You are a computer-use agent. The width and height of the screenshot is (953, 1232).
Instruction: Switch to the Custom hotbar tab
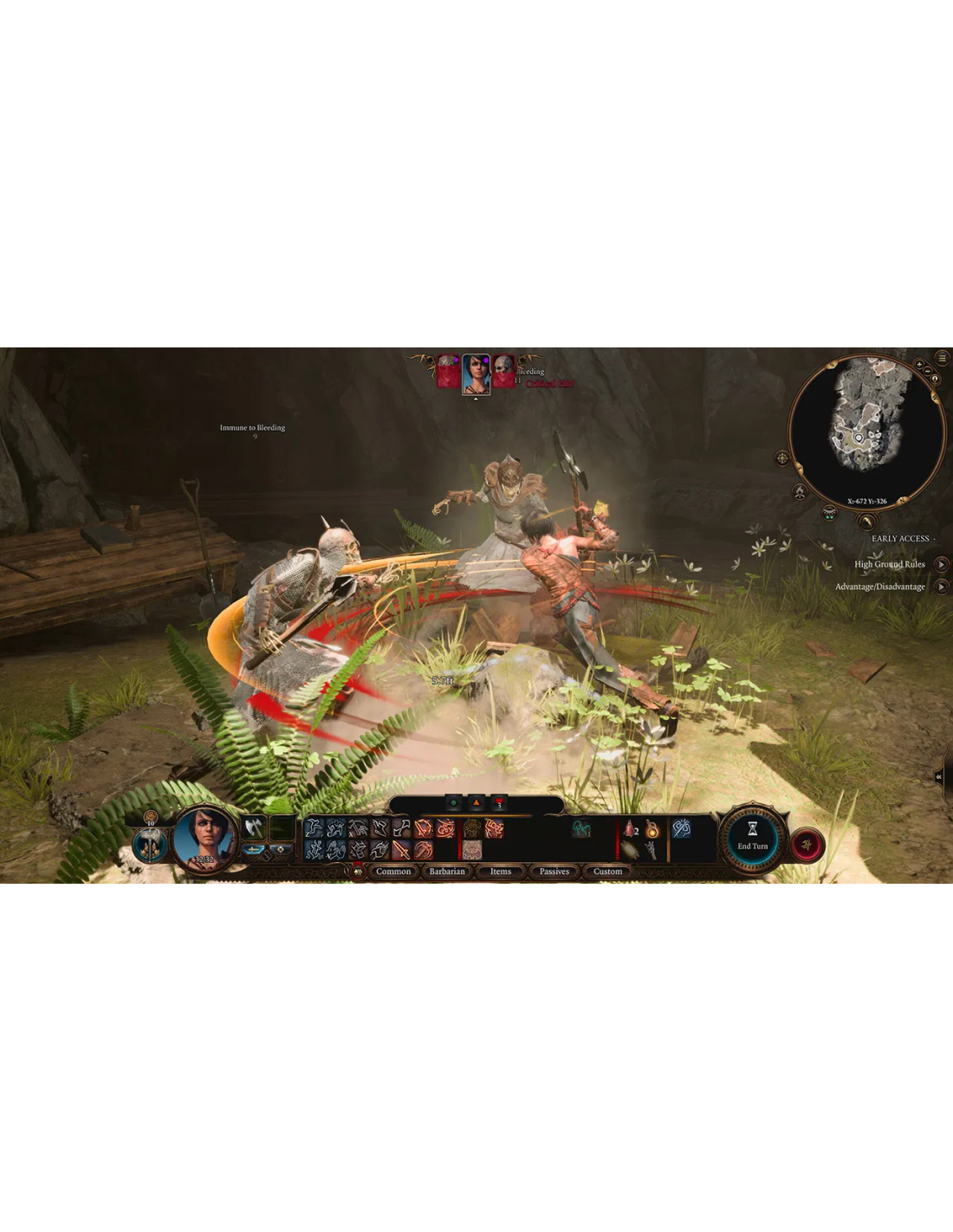click(608, 872)
